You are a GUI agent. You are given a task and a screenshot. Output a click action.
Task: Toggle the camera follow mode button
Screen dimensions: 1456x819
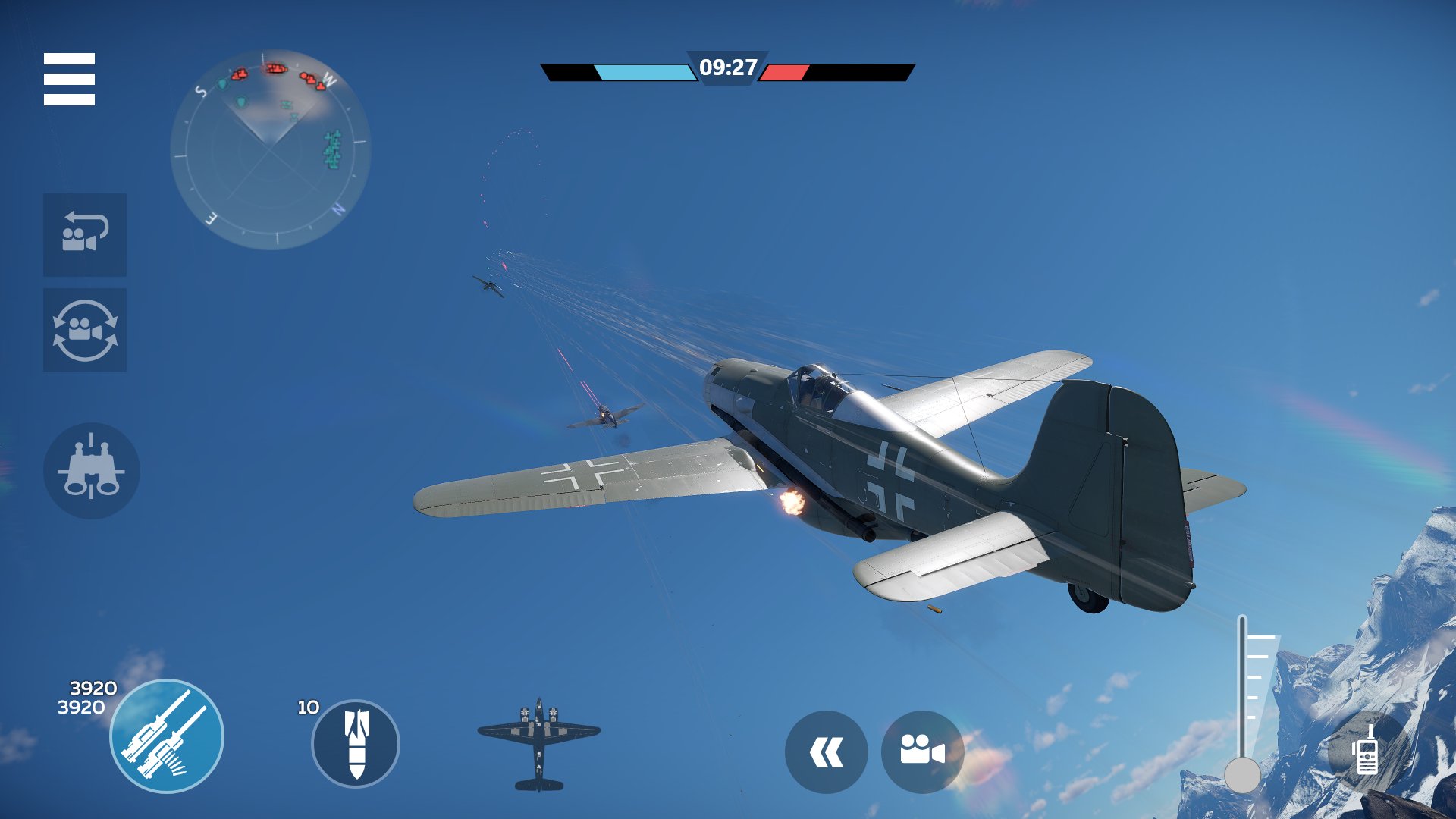tap(84, 235)
